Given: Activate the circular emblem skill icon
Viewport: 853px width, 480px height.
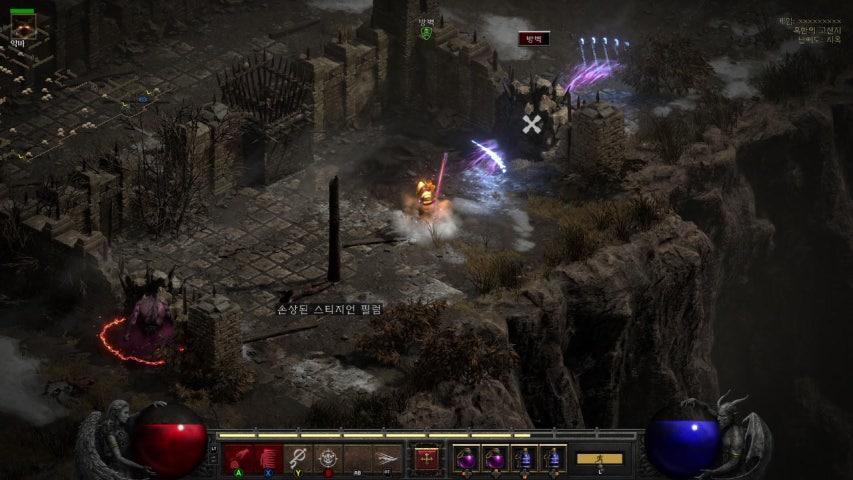Looking at the screenshot, I should 328,459.
